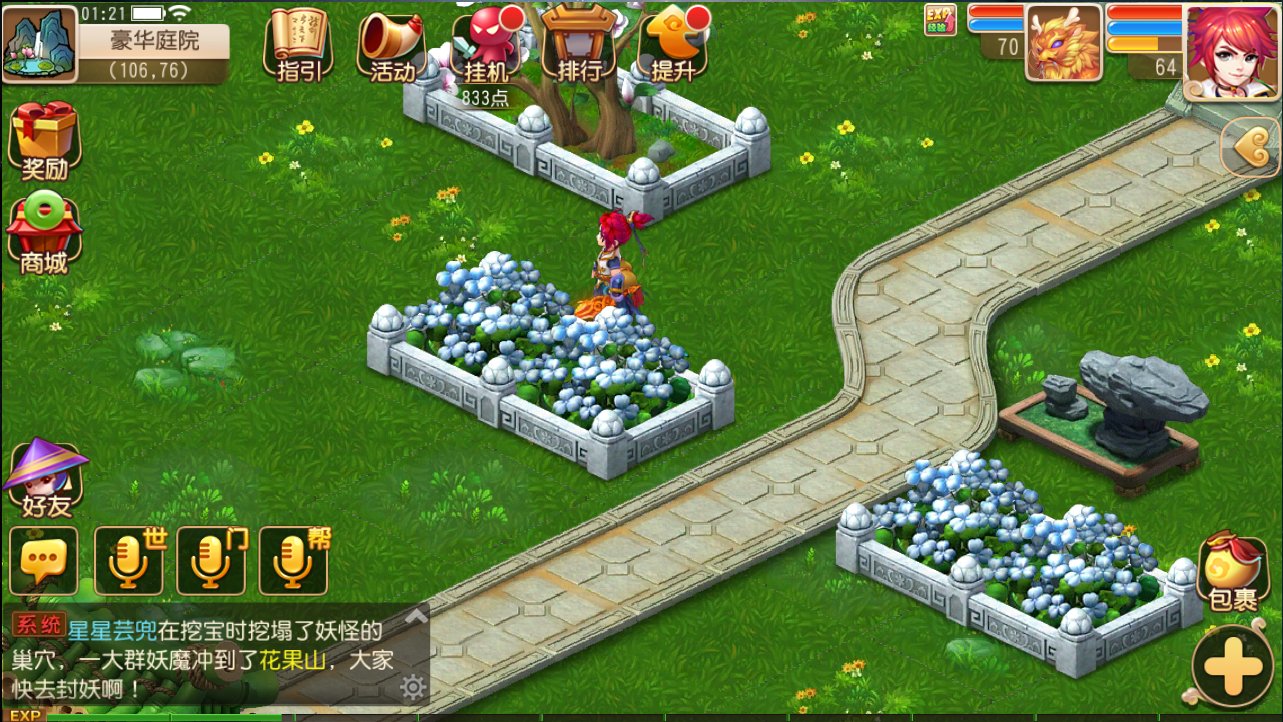1283x722 pixels.
Task: Open the 指引 guide book
Action: point(299,45)
